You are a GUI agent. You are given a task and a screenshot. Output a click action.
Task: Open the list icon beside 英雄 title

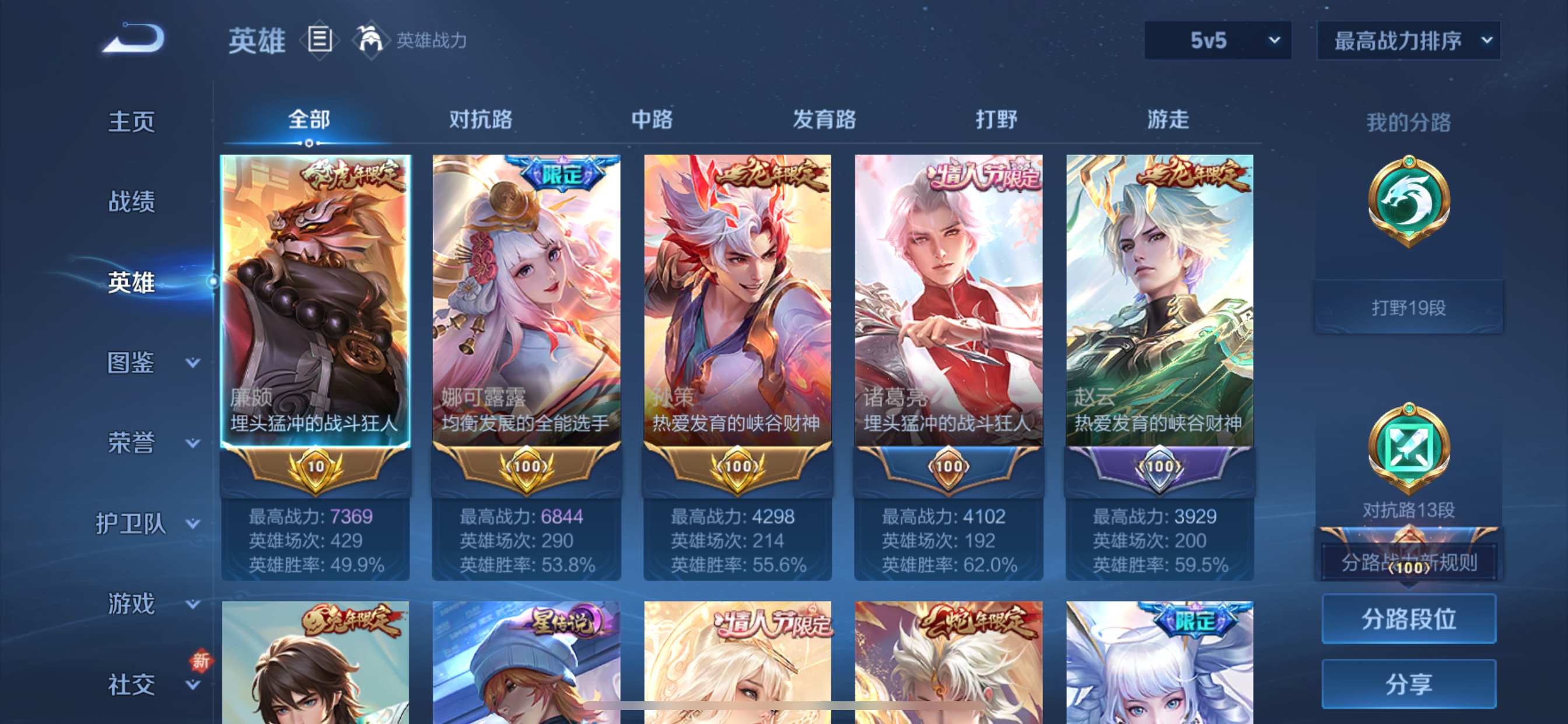tap(320, 40)
